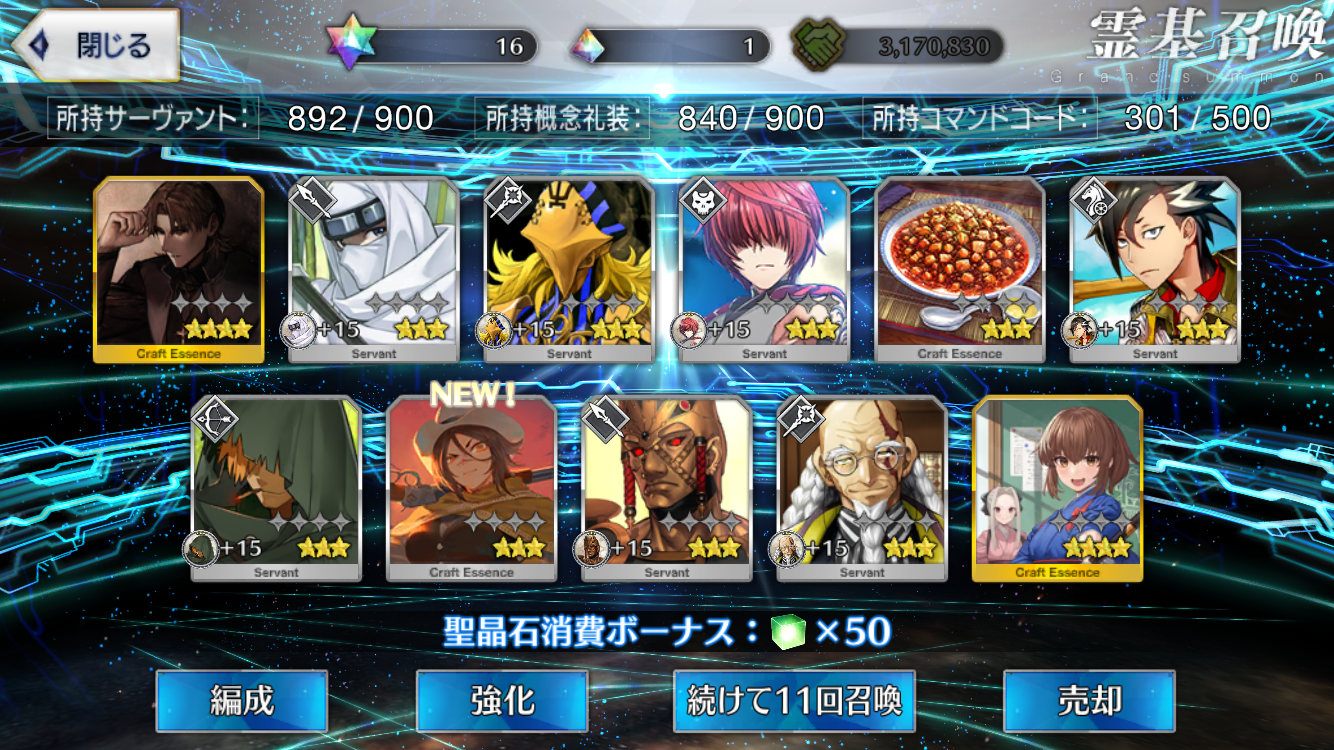Select the NEW cowboy hat Craft Essence
The width and height of the screenshot is (1334, 750).
(x=471, y=488)
